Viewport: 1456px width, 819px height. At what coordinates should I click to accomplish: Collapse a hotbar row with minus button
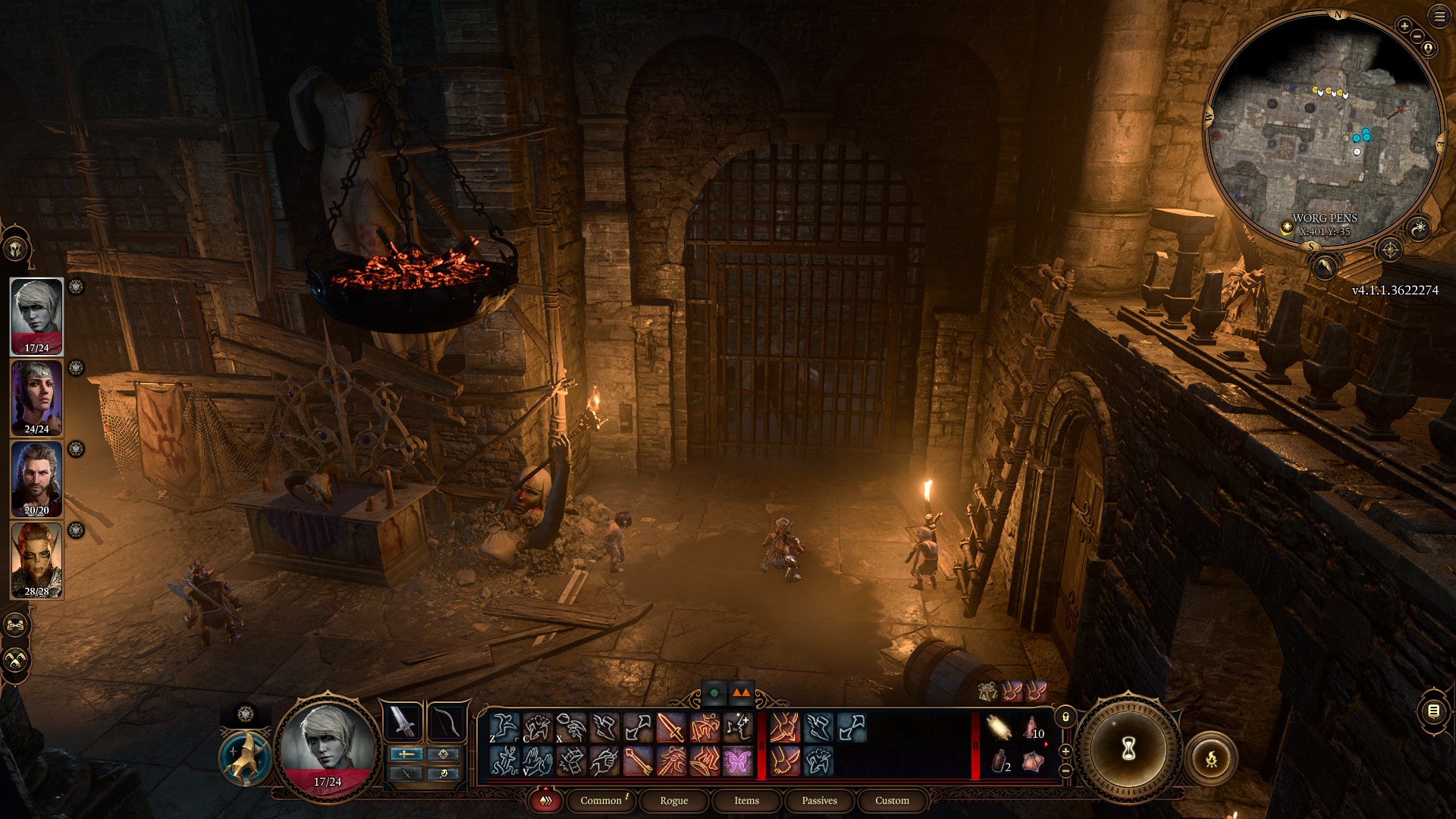click(1065, 771)
